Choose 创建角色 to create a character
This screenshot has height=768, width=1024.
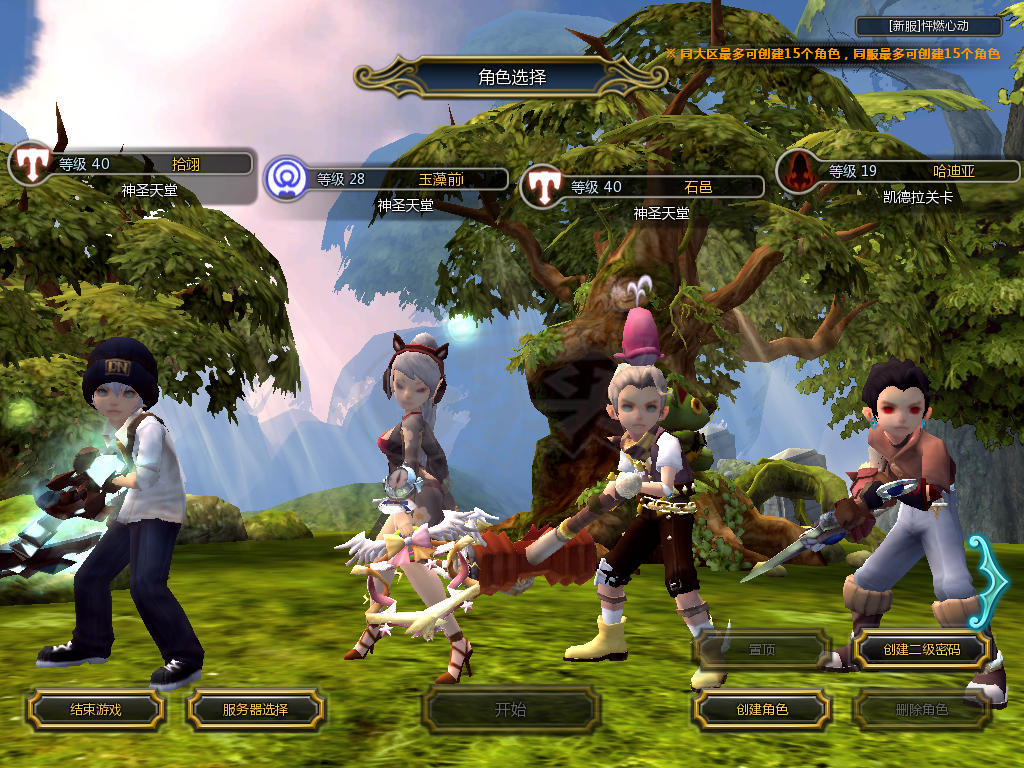(x=762, y=709)
